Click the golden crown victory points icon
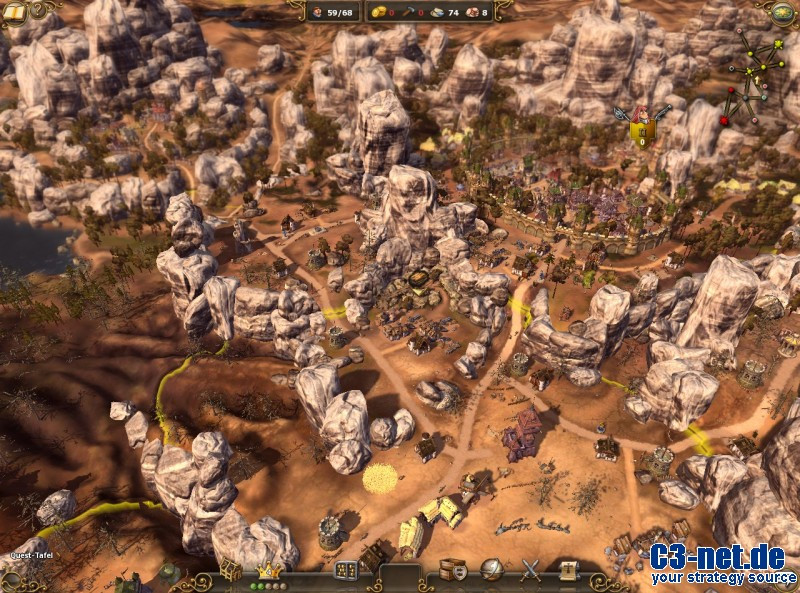800x593 pixels. [x=267, y=570]
